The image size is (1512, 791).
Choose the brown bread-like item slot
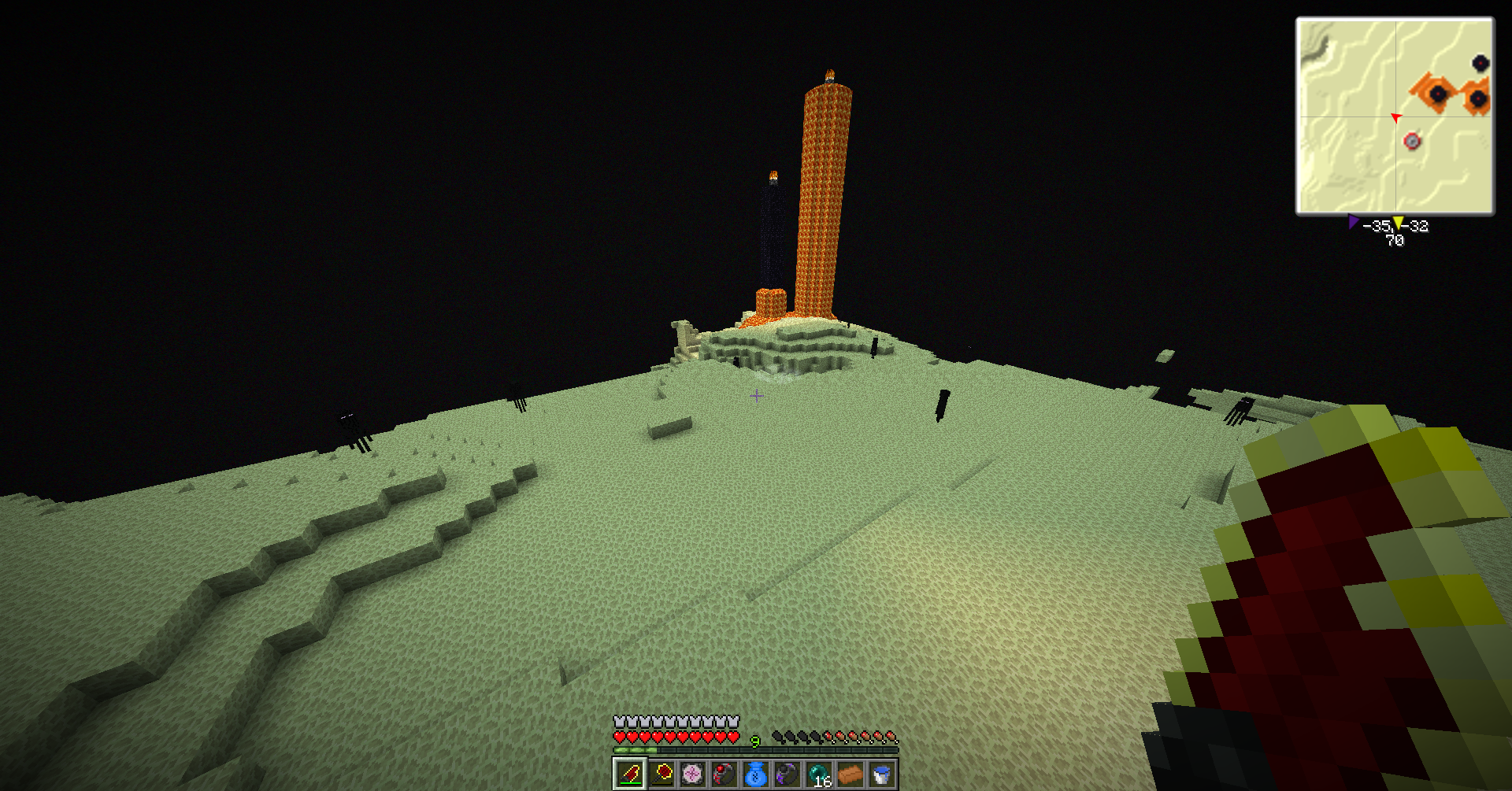coord(850,774)
